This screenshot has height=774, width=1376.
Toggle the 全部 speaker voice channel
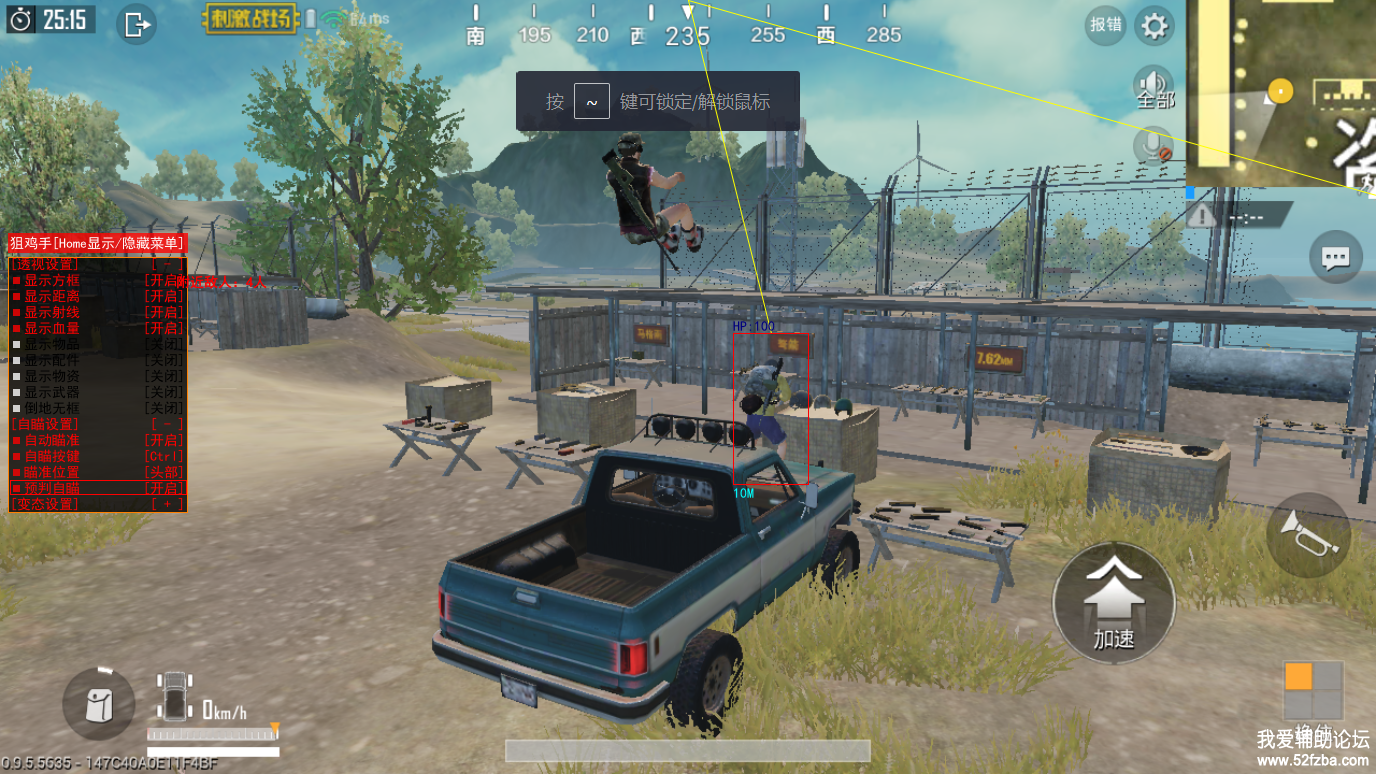(x=1154, y=88)
